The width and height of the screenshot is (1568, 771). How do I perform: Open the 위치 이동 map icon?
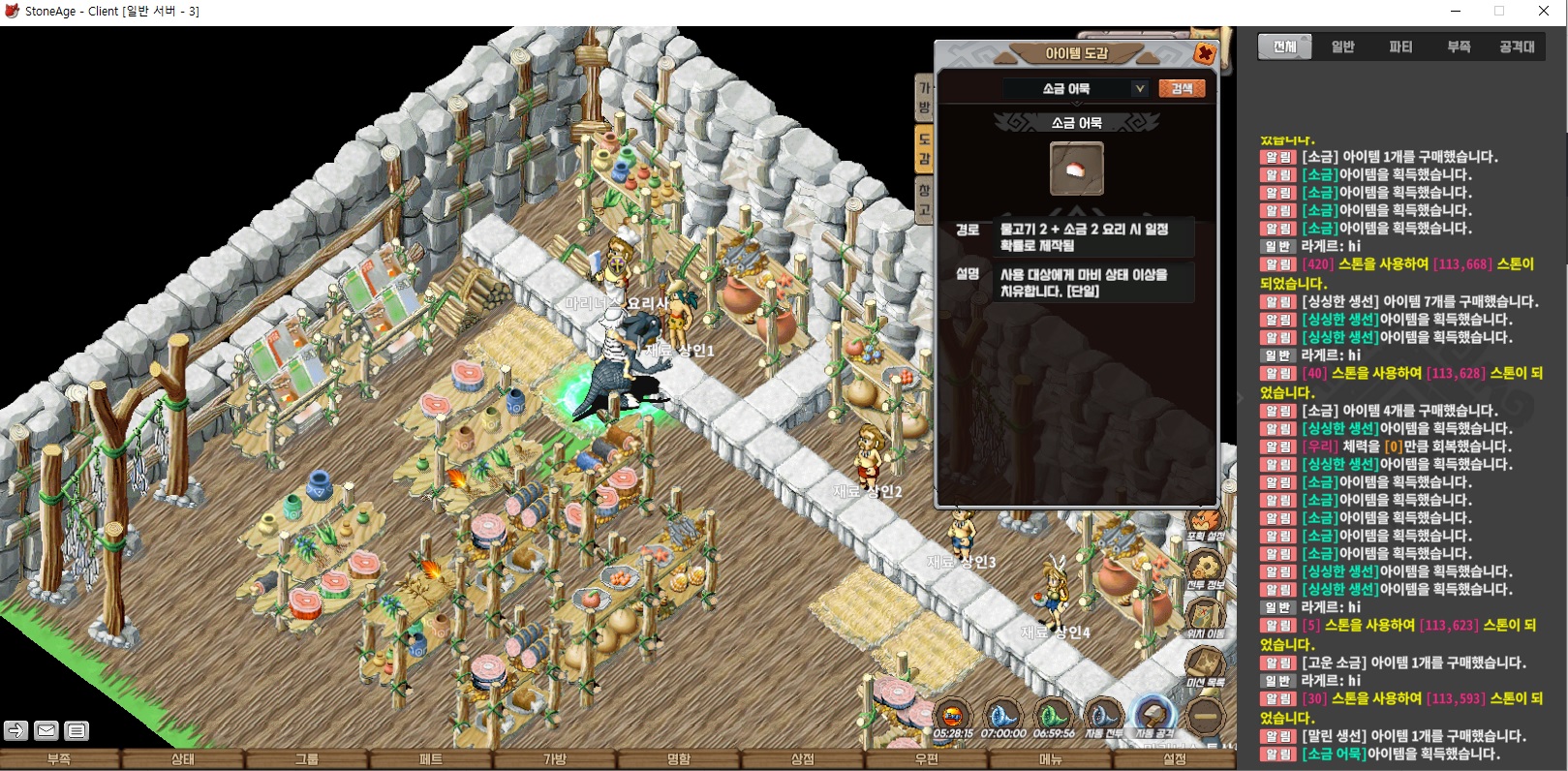tap(1205, 617)
